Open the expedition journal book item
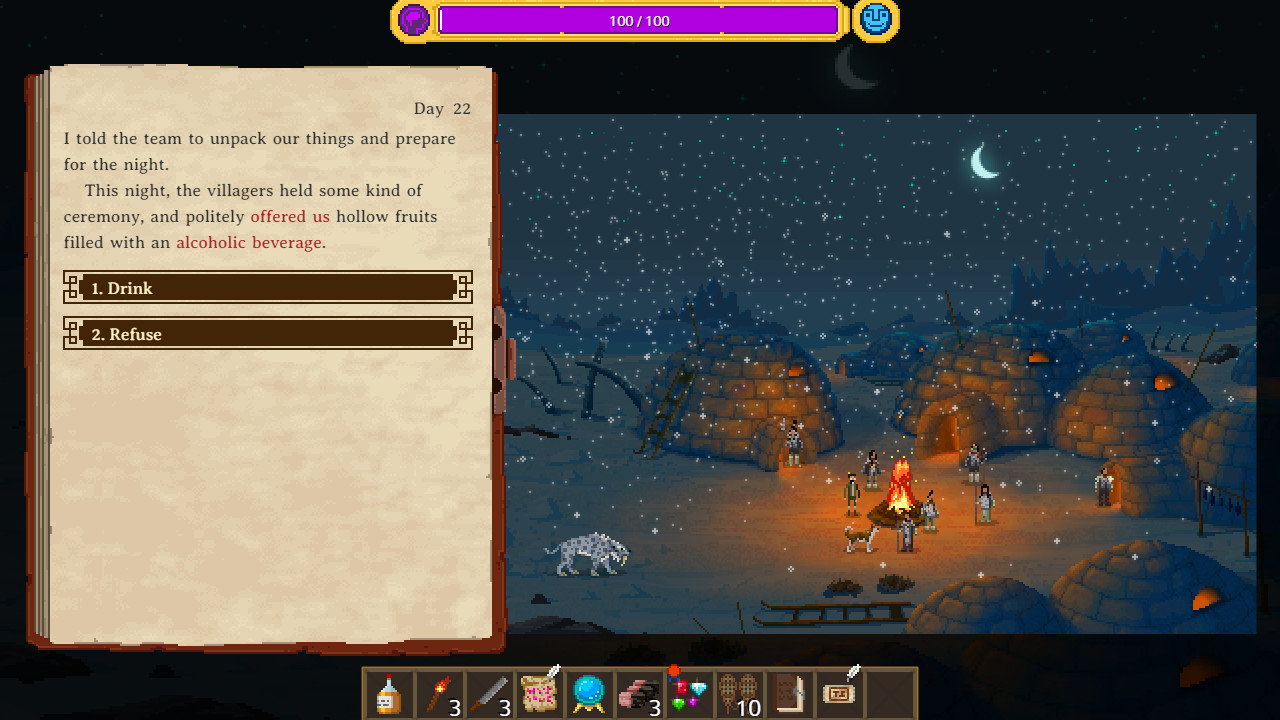The height and width of the screenshot is (720, 1280). pyautogui.click(x=789, y=693)
